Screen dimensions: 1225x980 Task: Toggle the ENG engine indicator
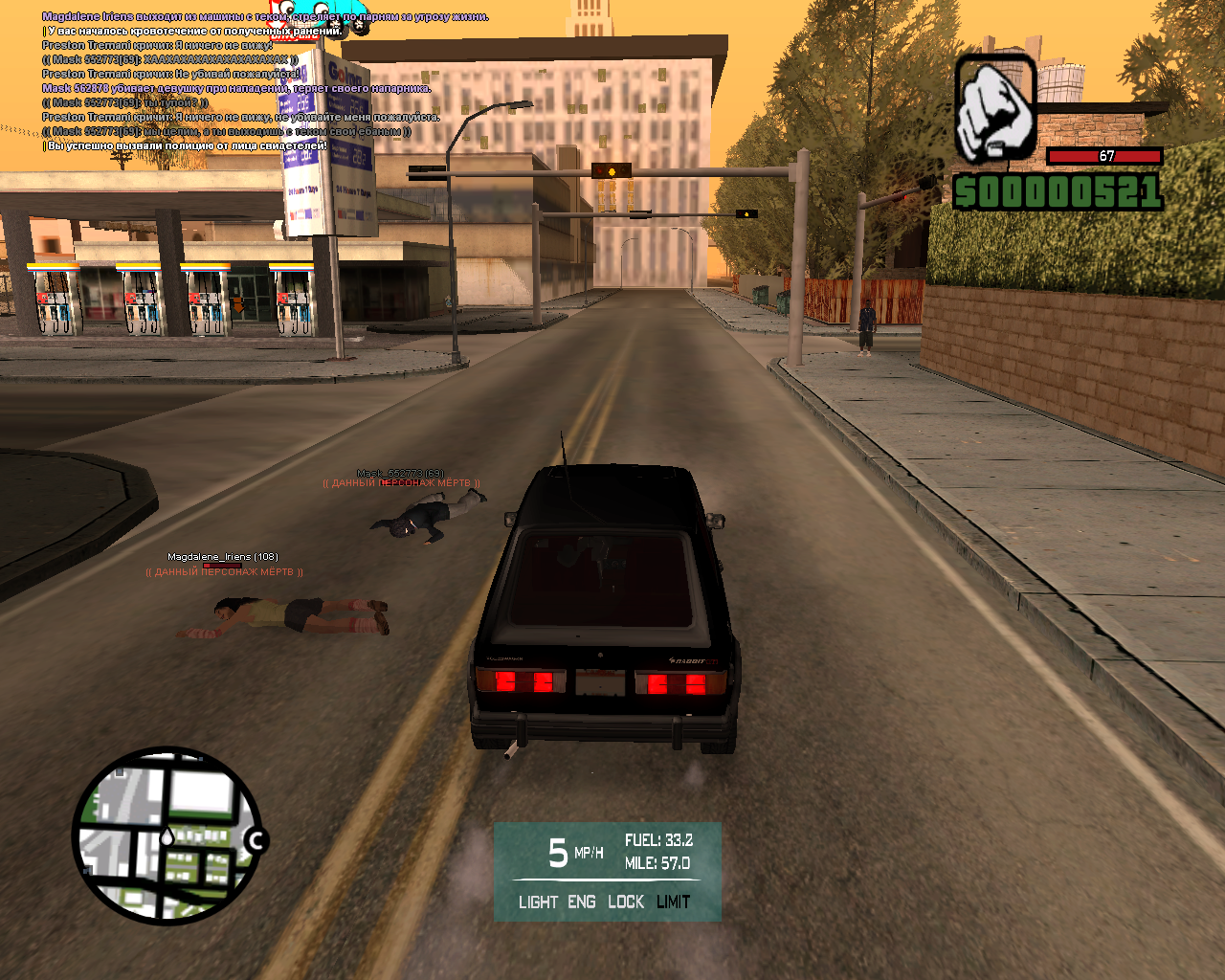pos(582,902)
